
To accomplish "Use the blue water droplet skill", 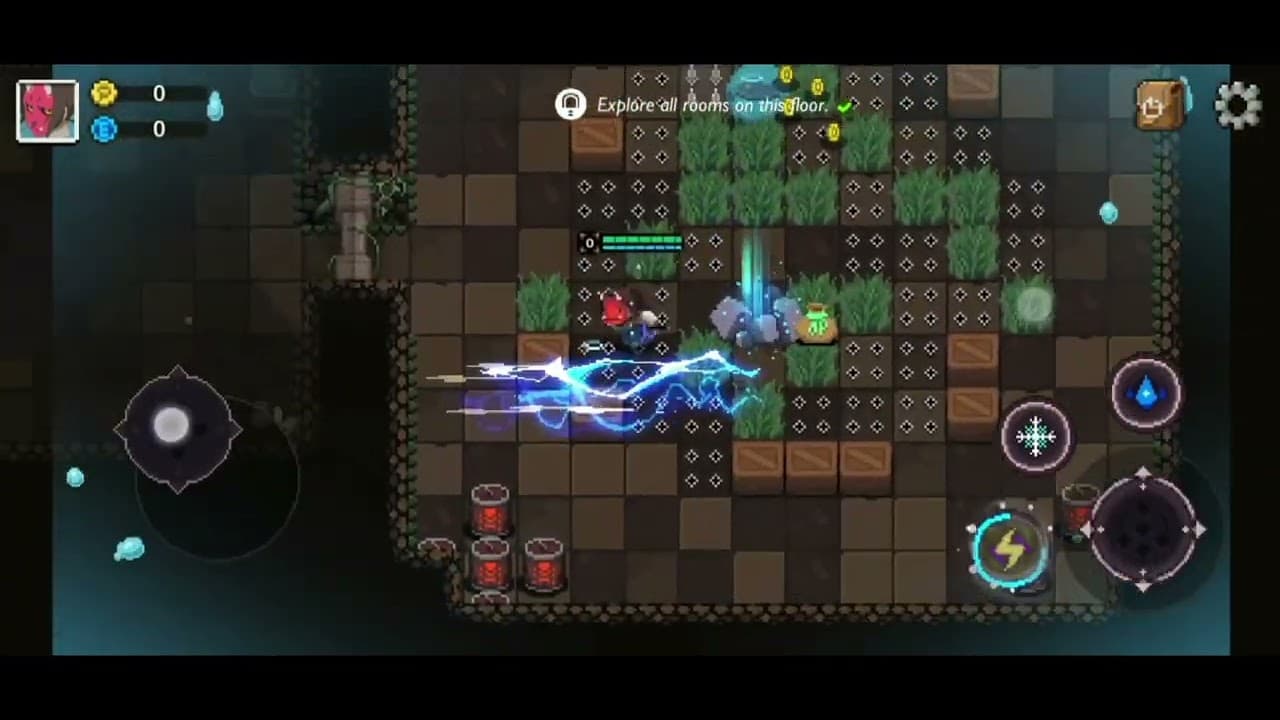I will [1146, 392].
